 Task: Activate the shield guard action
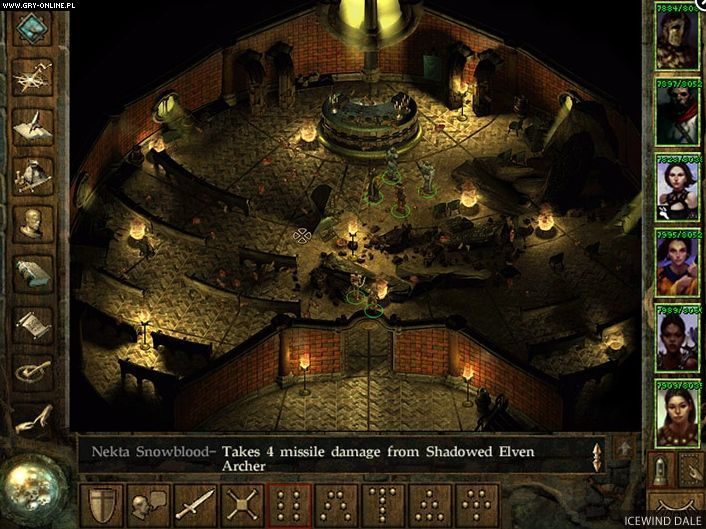(102, 505)
